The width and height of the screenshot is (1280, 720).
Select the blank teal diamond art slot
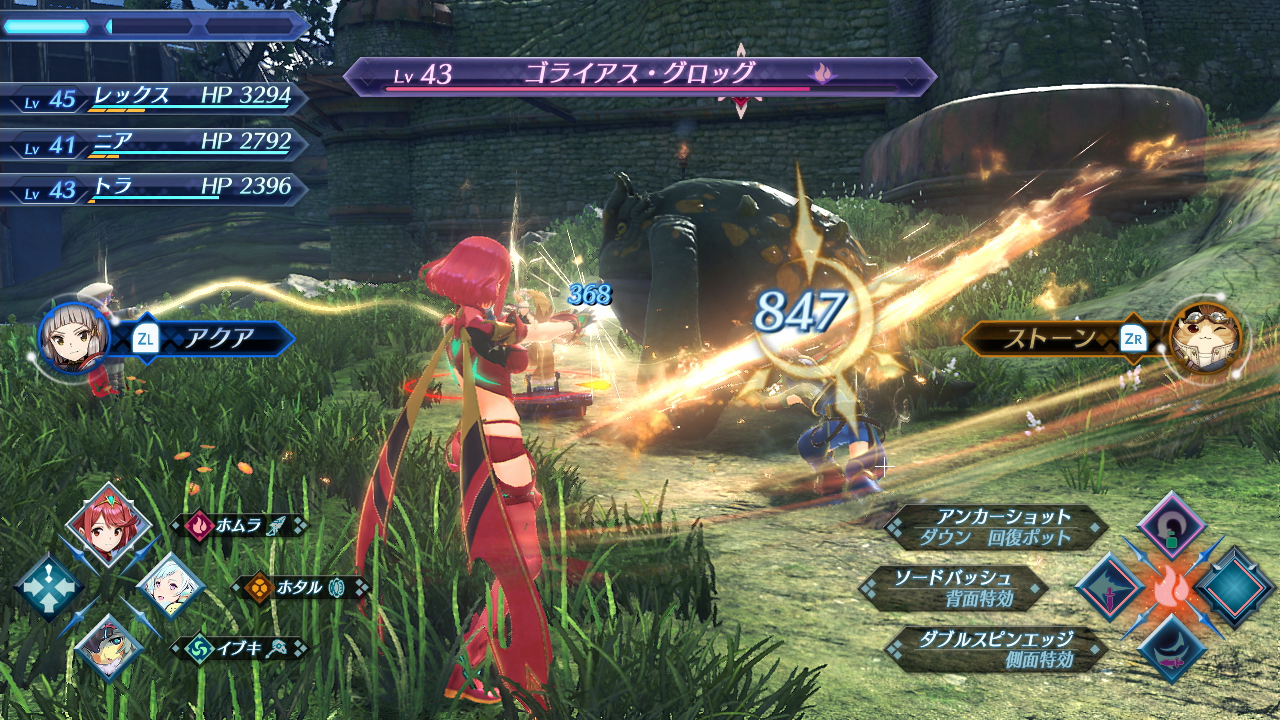click(1235, 587)
